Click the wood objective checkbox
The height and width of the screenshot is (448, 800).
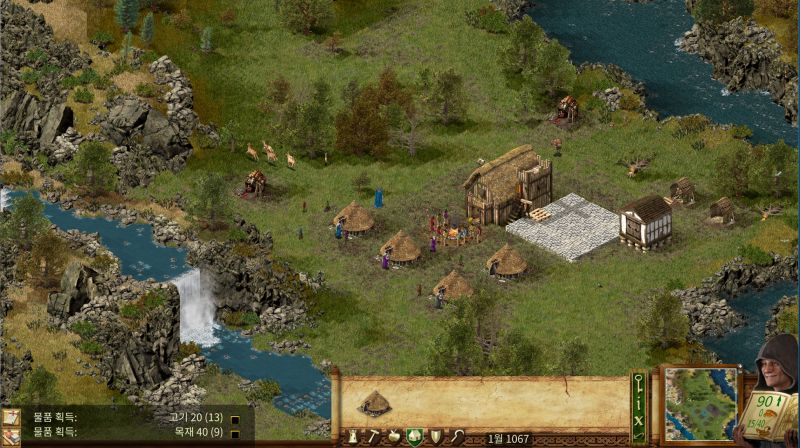234,434
